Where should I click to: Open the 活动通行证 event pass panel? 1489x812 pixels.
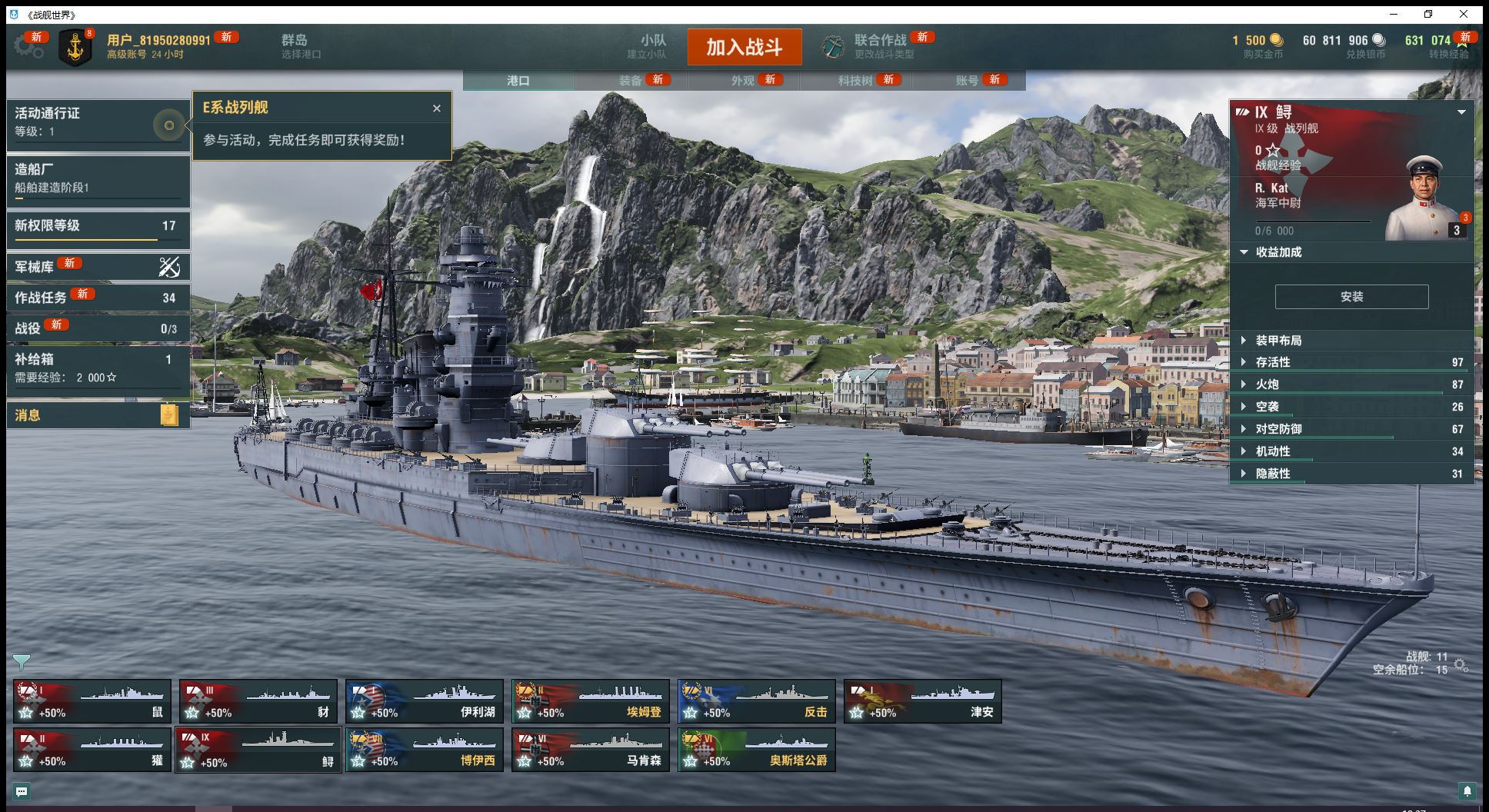[98, 121]
